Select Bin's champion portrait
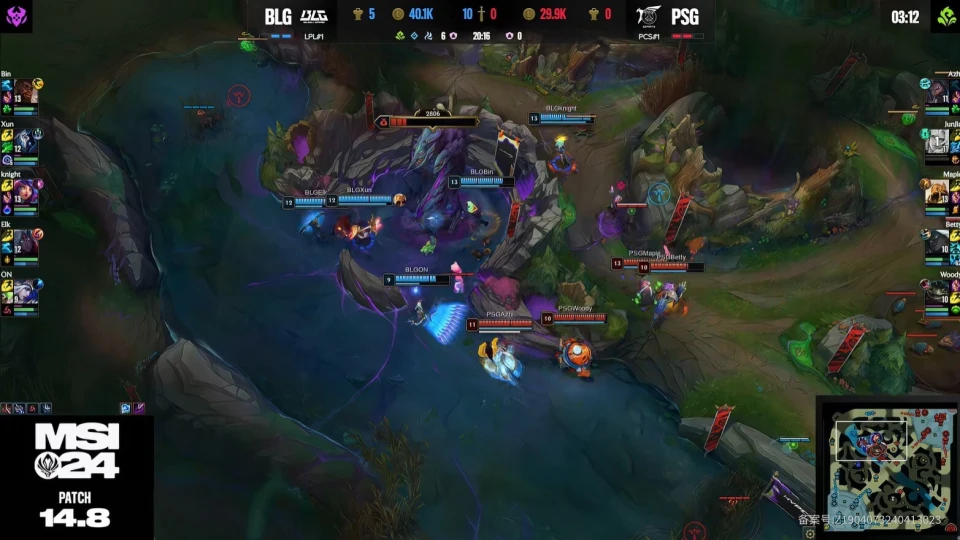The height and width of the screenshot is (540, 960). (25, 92)
